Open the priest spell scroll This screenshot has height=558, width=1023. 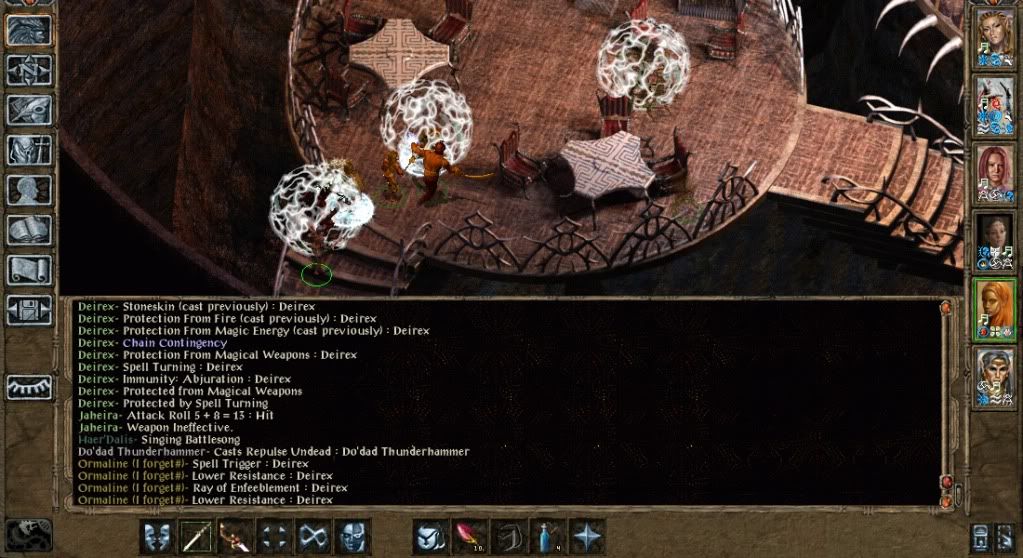pyautogui.click(x=29, y=269)
